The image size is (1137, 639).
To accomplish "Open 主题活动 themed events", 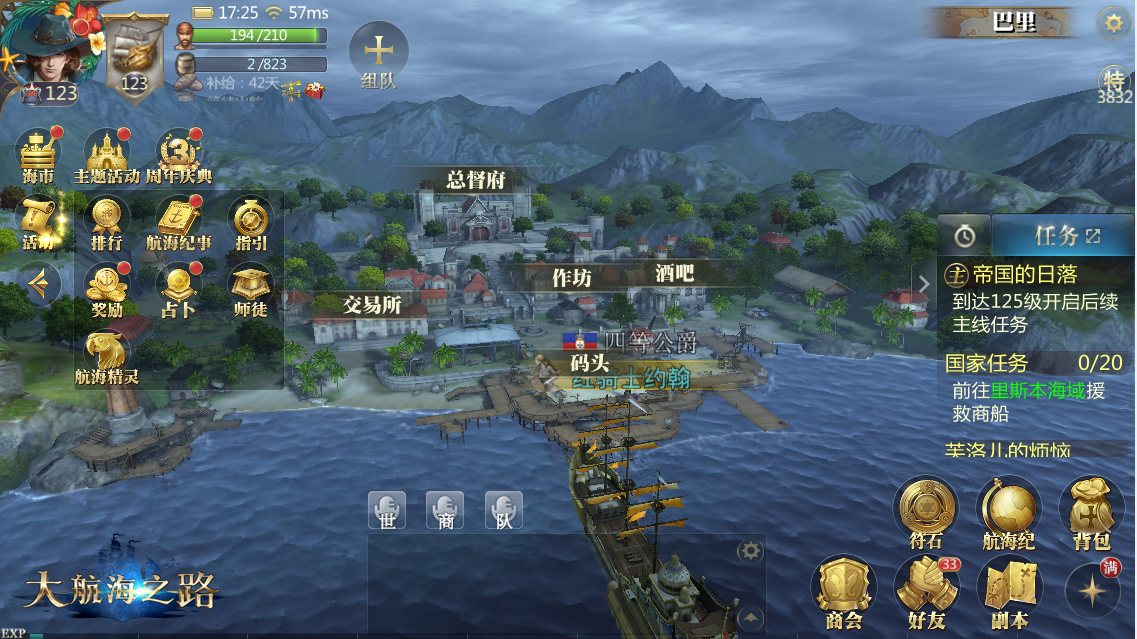I will tap(107, 156).
